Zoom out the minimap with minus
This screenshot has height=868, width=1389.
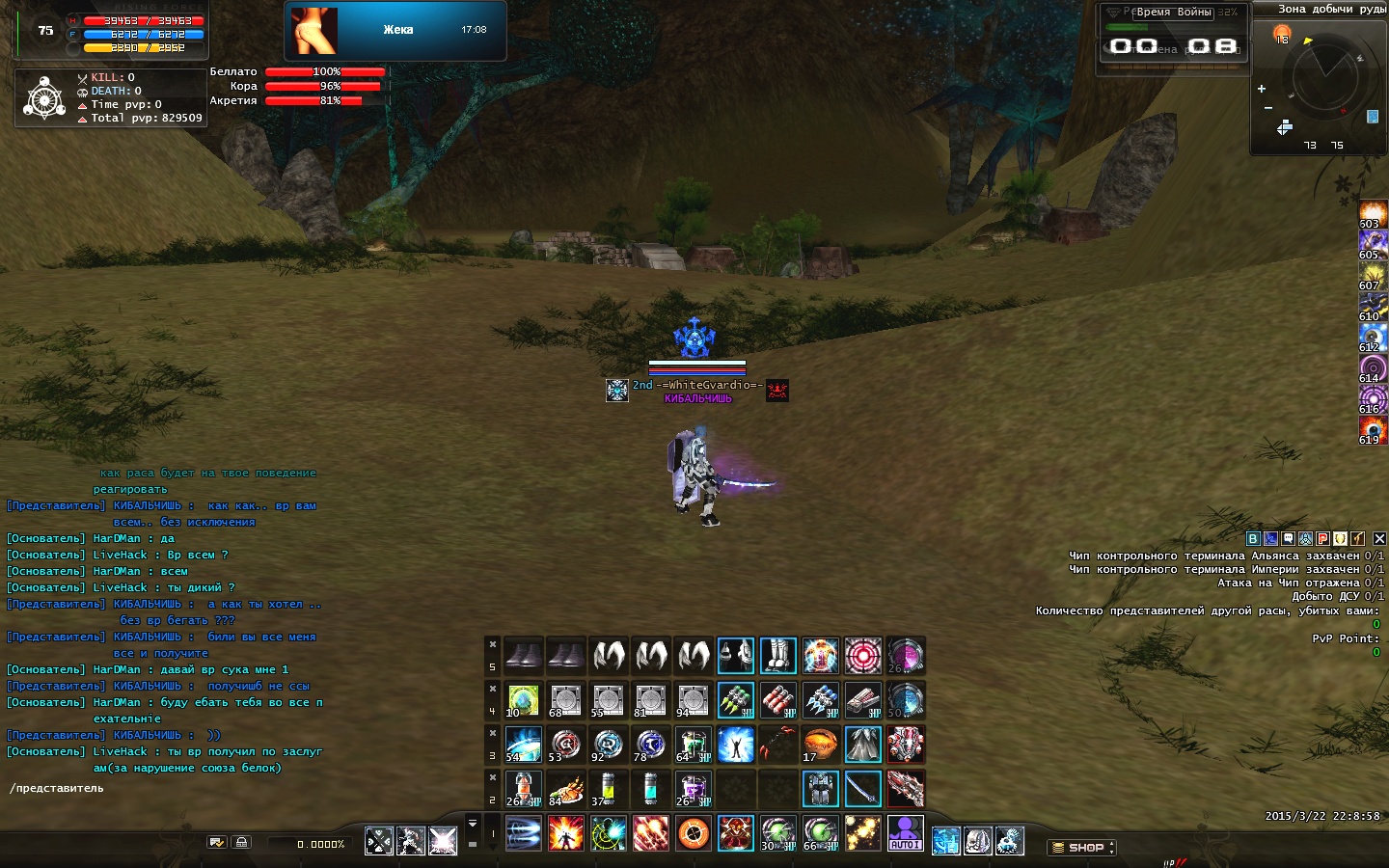(x=1267, y=108)
